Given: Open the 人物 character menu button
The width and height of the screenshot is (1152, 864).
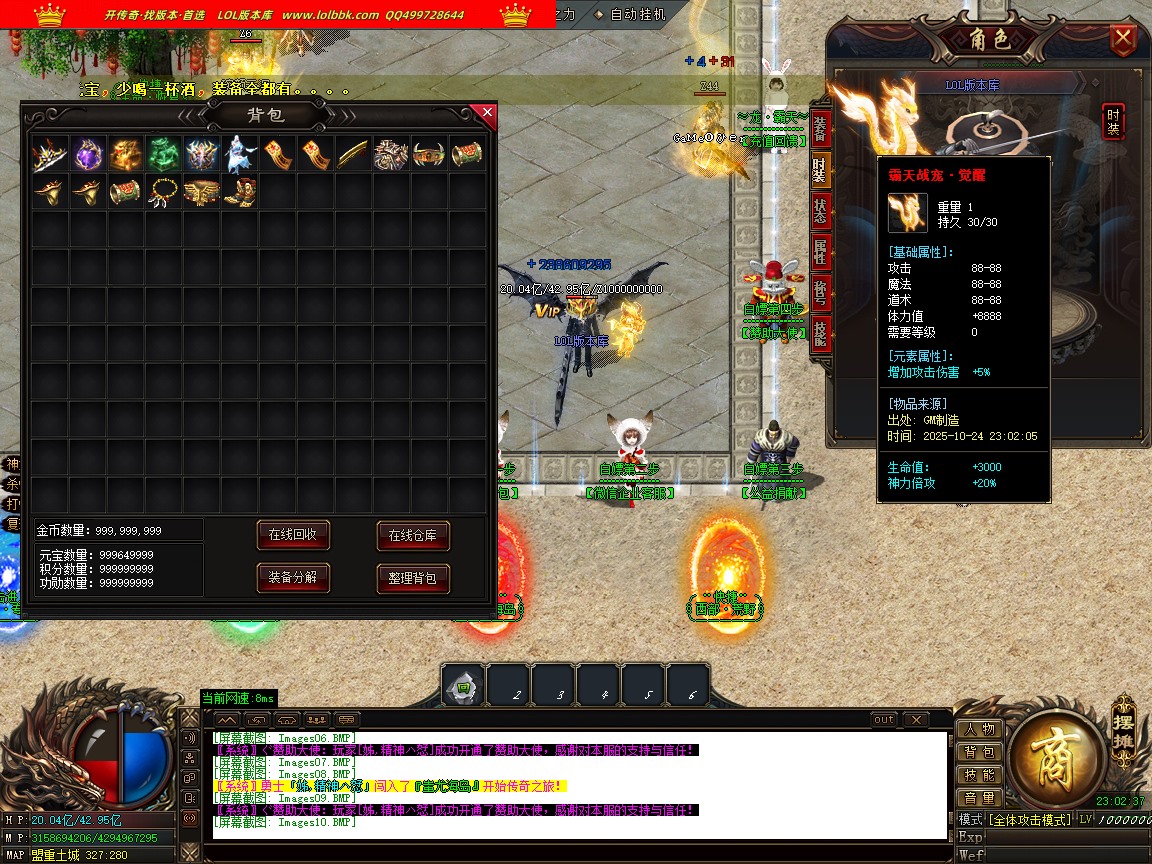Looking at the screenshot, I should pos(980,730).
